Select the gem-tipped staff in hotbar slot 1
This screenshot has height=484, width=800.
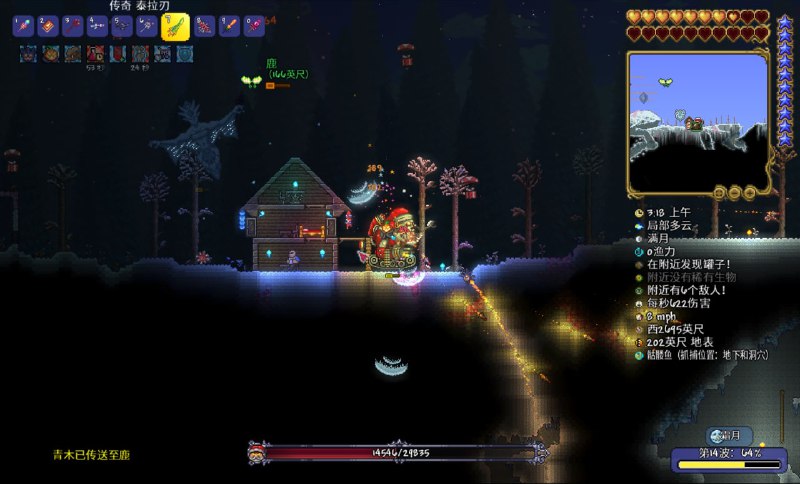(x=24, y=26)
